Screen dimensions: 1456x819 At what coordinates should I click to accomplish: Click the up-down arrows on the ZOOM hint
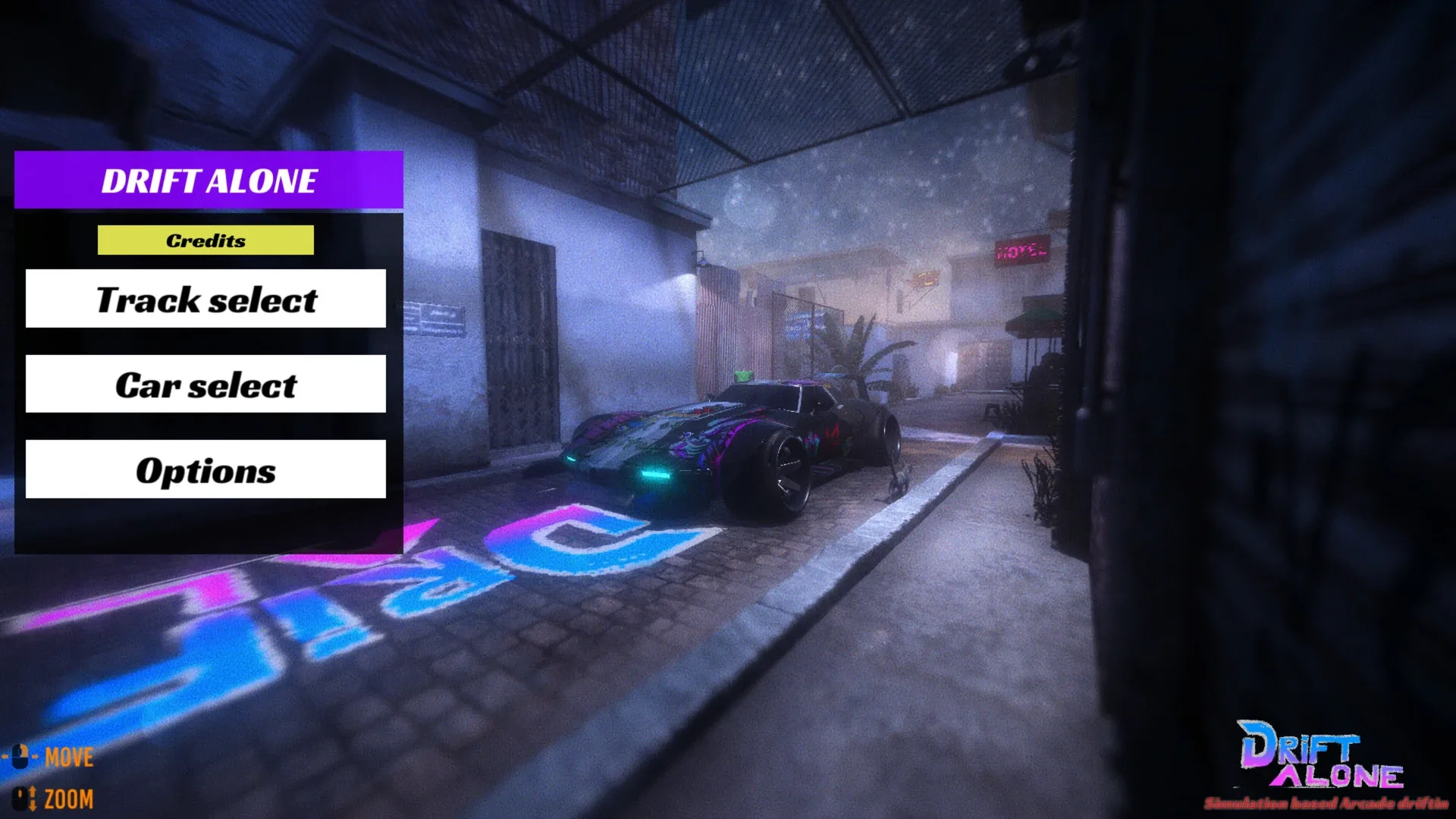tap(33, 799)
